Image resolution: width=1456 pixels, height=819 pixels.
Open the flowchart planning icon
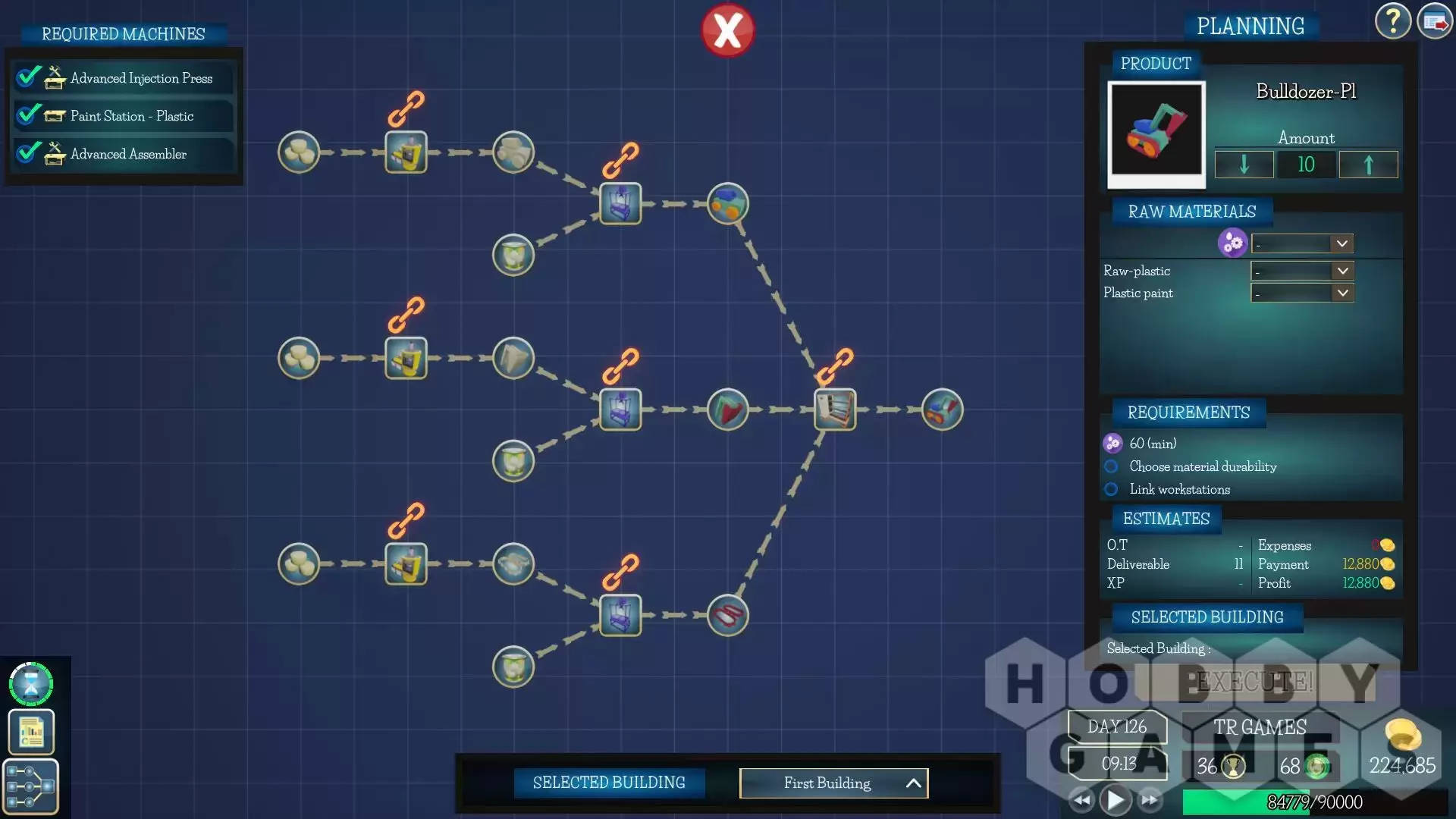[31, 786]
